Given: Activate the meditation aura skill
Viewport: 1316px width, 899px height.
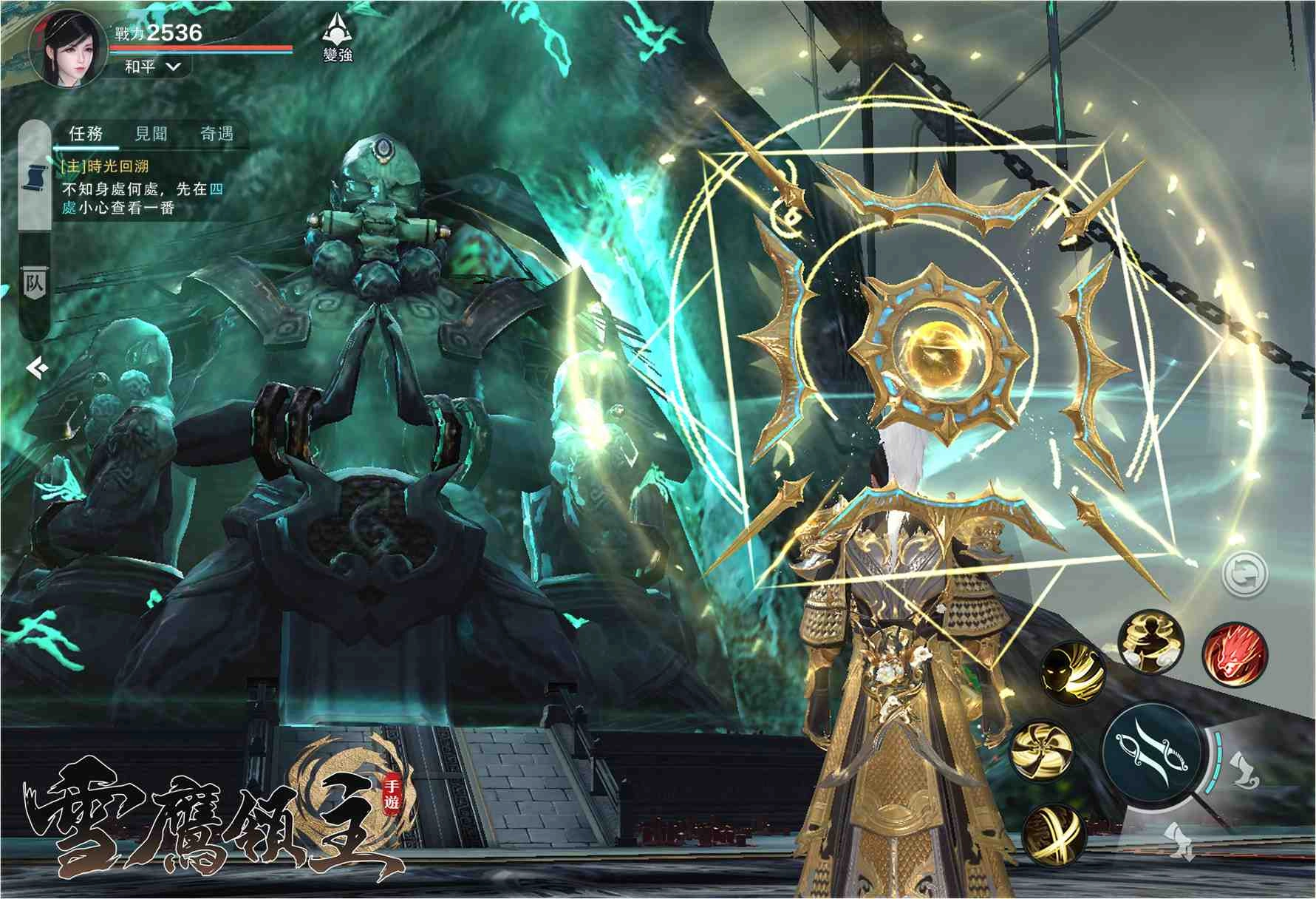Looking at the screenshot, I should pyautogui.click(x=1150, y=643).
